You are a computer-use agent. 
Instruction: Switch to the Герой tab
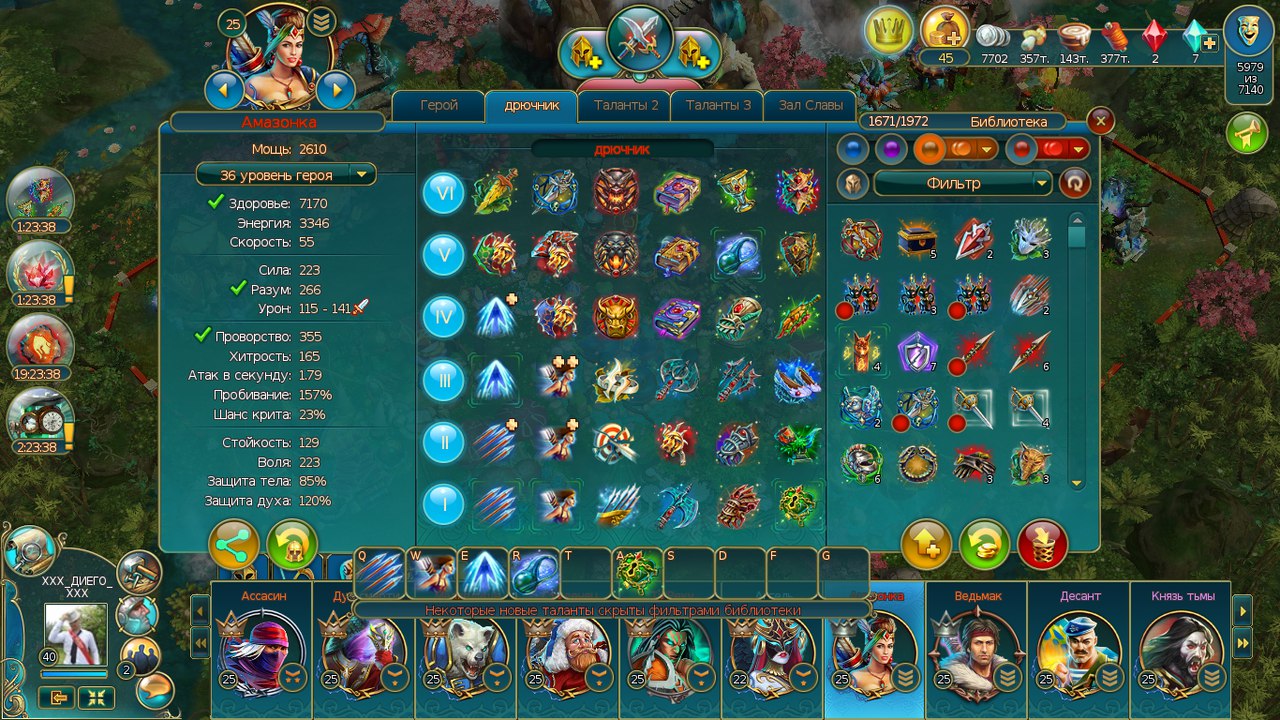439,106
